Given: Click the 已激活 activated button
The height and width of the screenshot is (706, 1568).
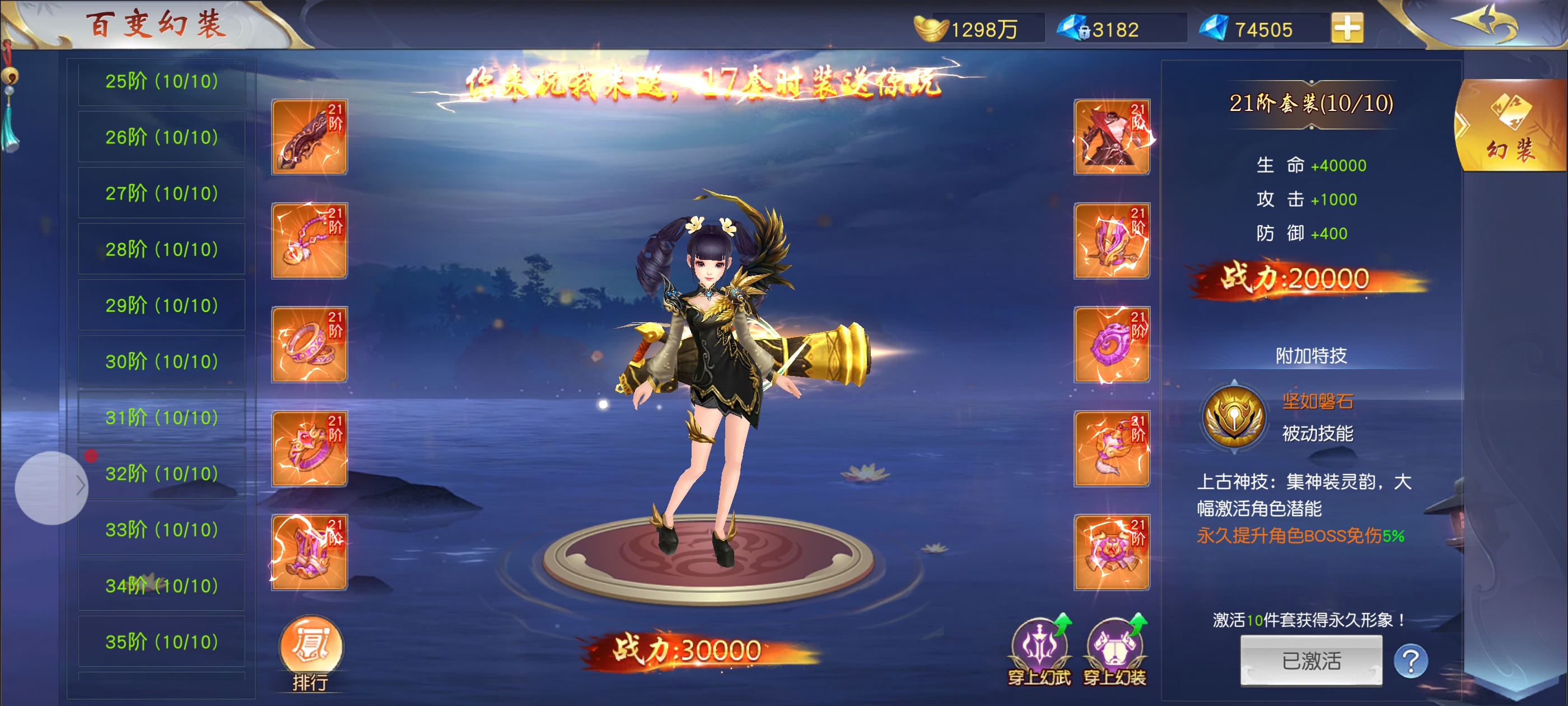Looking at the screenshot, I should pos(1311,661).
